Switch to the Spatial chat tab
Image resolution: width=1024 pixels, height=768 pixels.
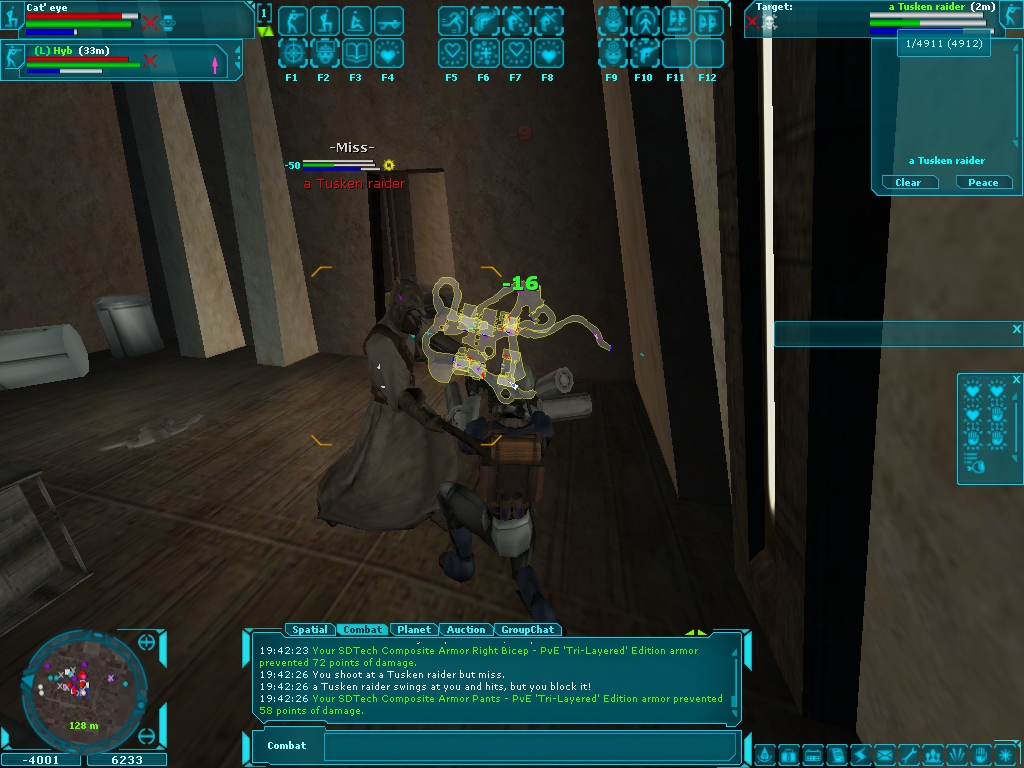pyautogui.click(x=310, y=630)
